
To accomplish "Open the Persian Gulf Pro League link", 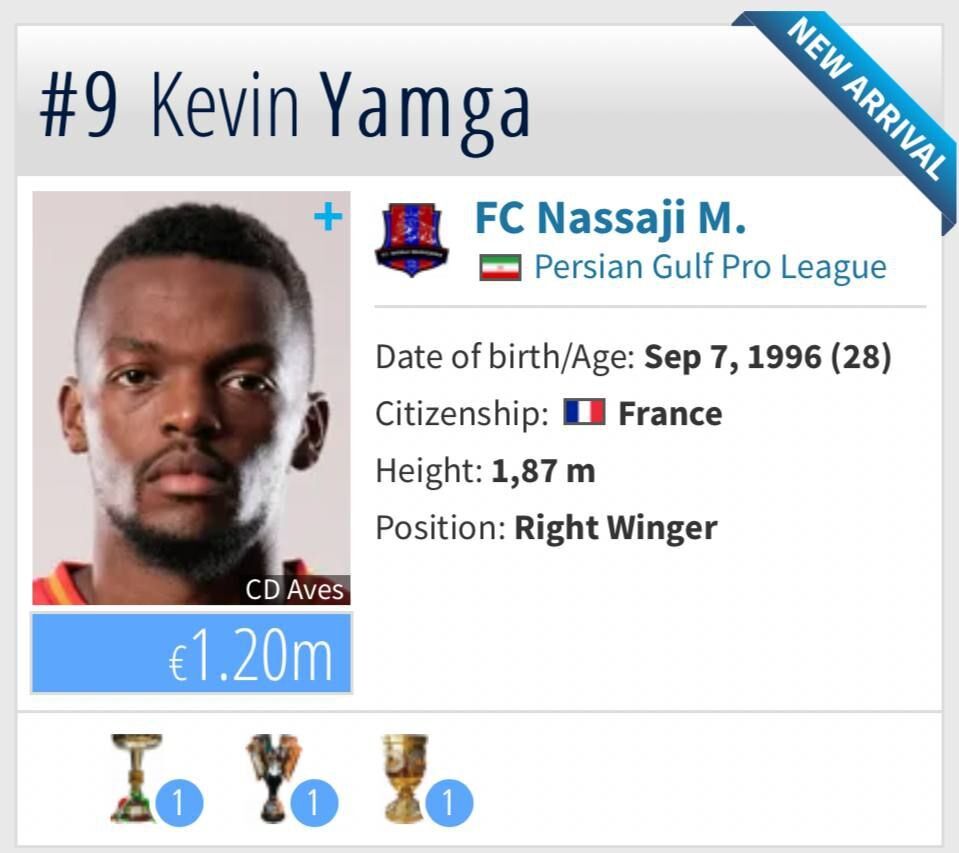I will tap(709, 267).
